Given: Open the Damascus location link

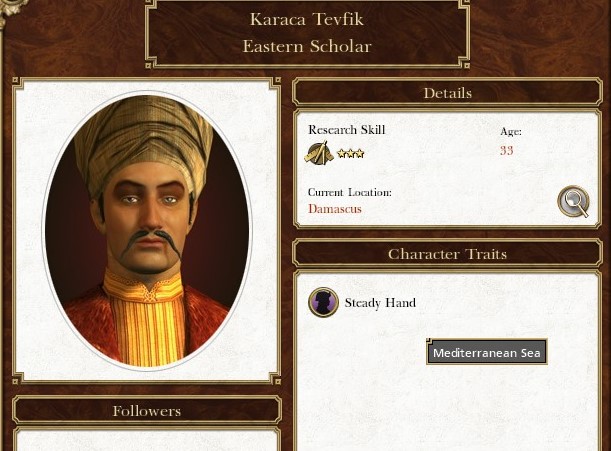Looking at the screenshot, I should [x=335, y=209].
